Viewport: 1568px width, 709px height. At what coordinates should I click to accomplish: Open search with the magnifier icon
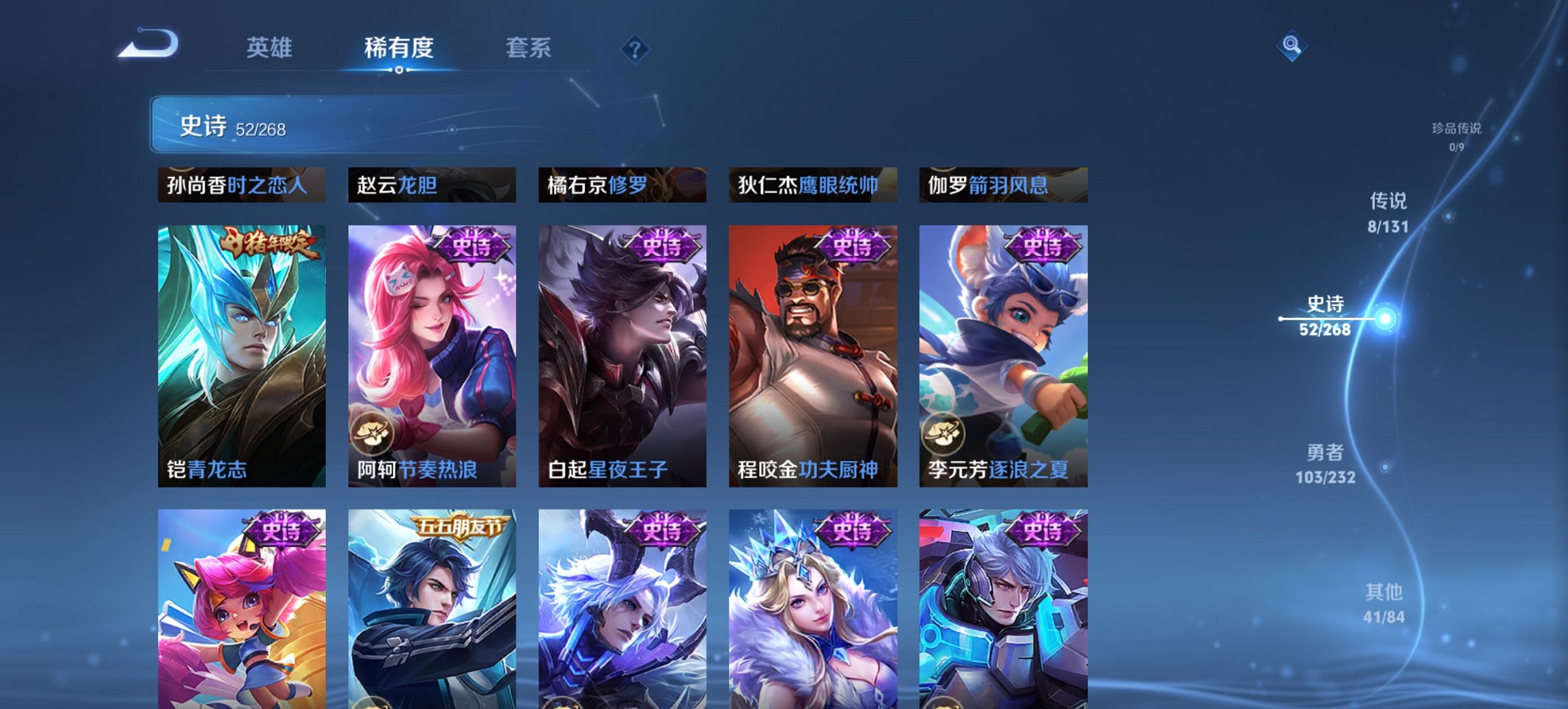tap(1290, 46)
